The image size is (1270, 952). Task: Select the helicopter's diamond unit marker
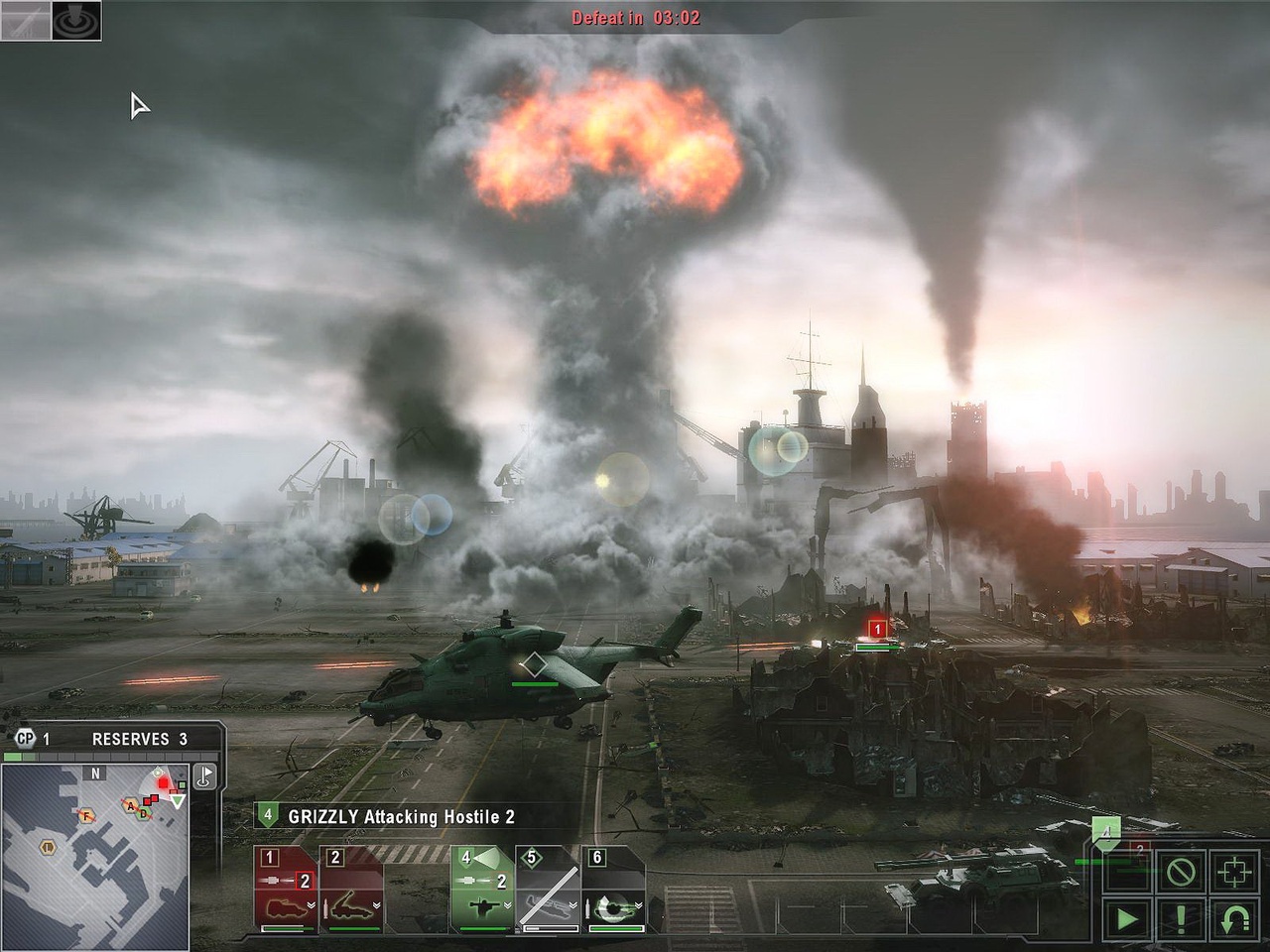point(535,665)
